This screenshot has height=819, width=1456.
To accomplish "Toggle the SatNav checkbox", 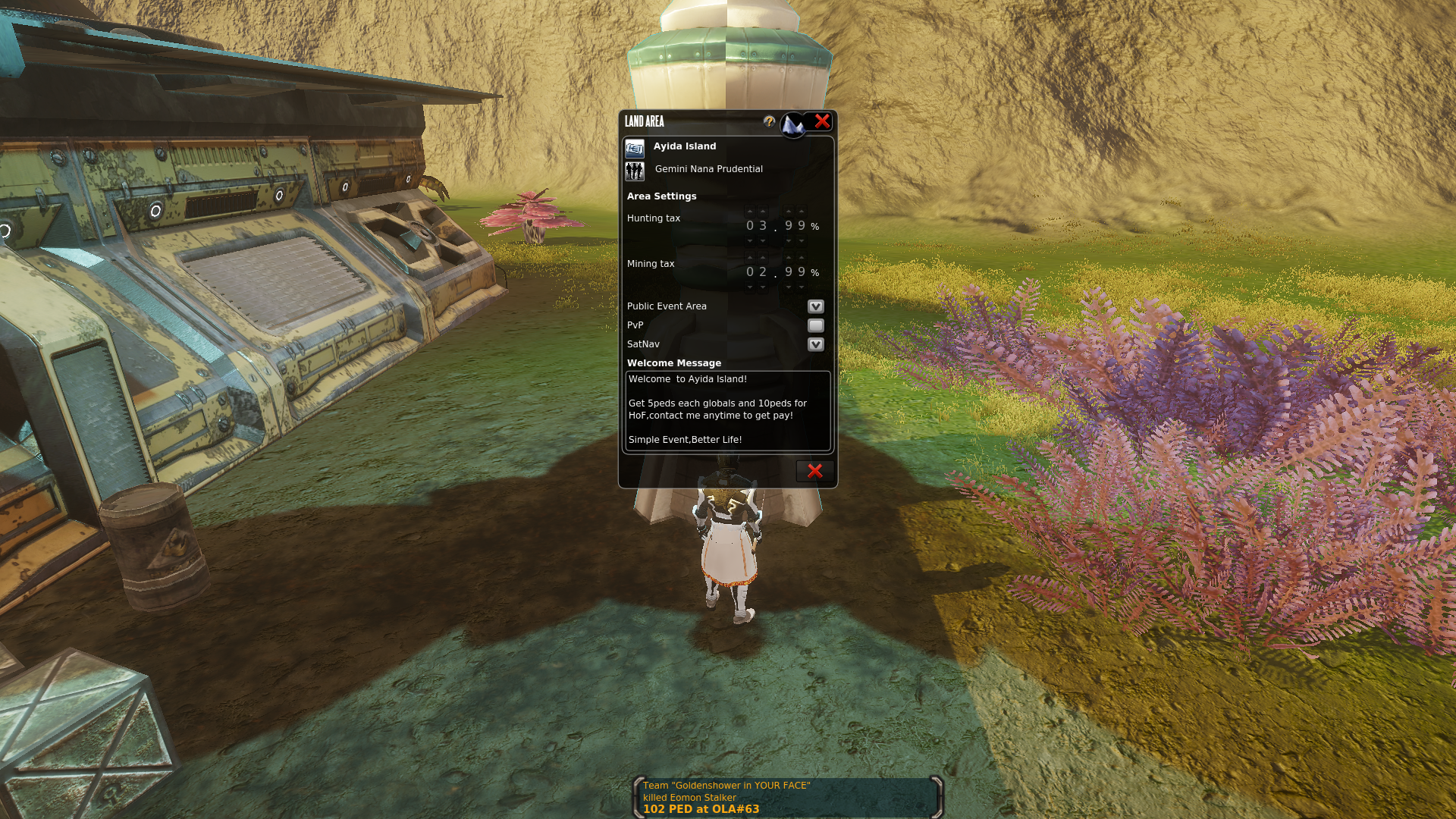I will coord(815,344).
